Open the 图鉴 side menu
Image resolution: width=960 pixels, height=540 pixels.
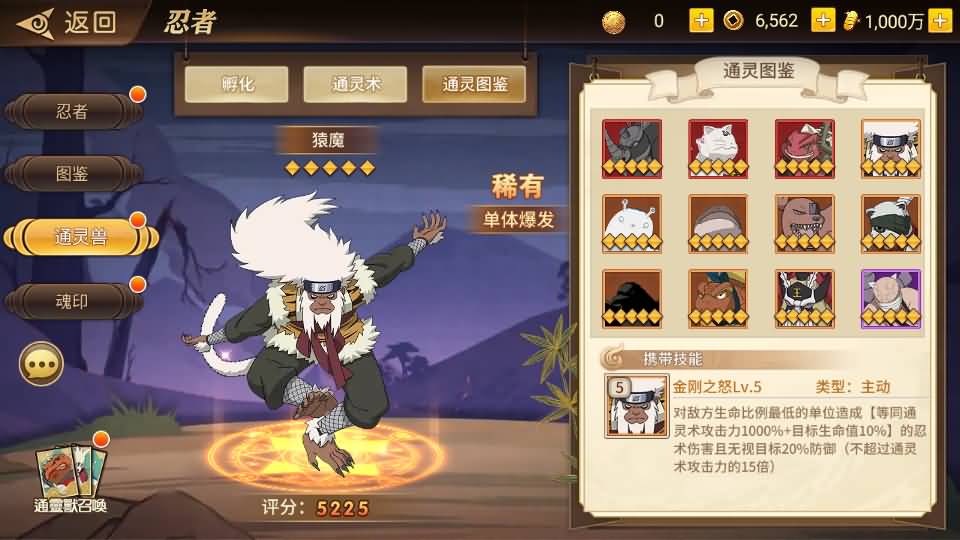[x=73, y=174]
